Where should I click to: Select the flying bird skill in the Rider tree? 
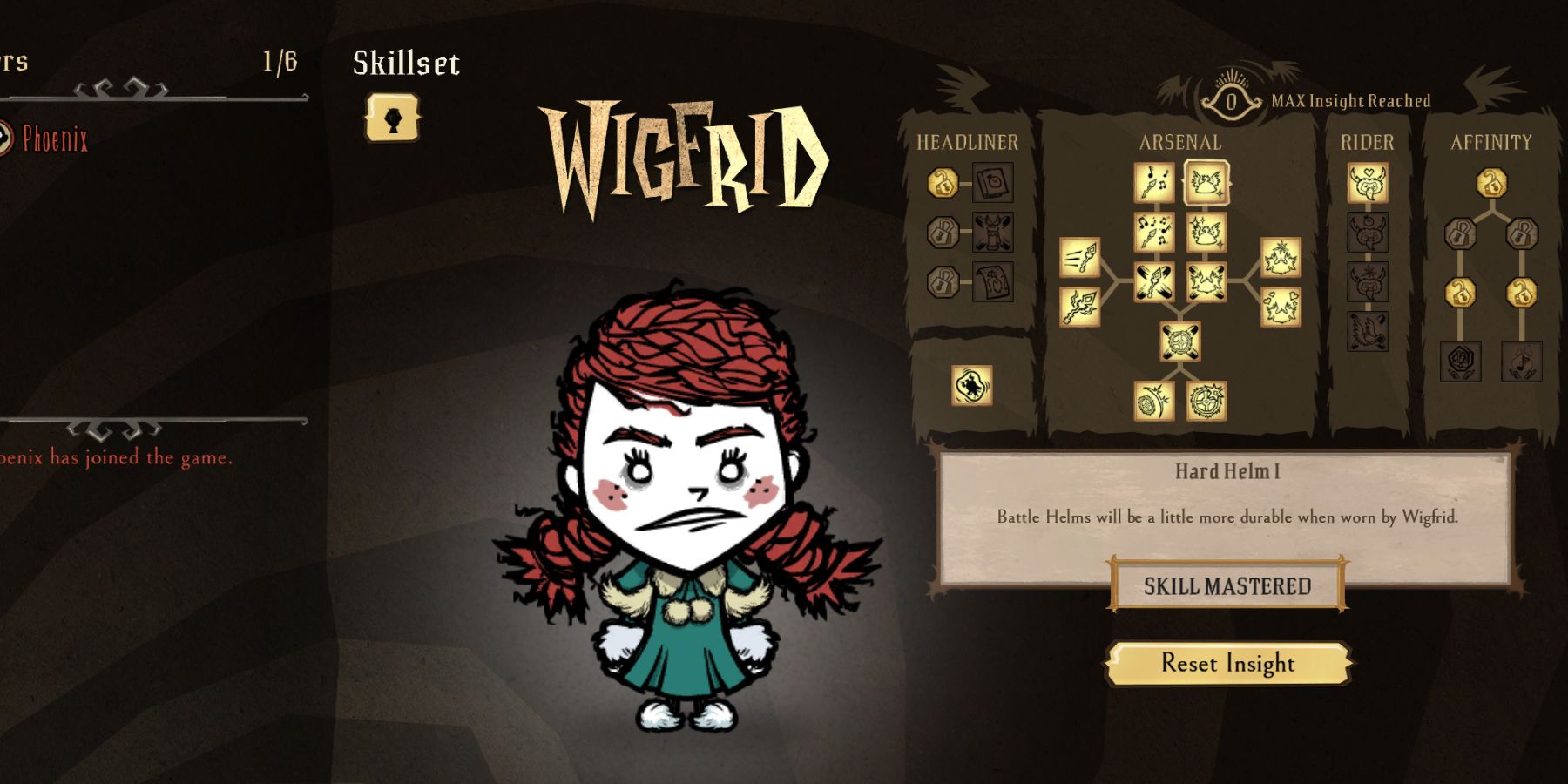[x=1367, y=332]
